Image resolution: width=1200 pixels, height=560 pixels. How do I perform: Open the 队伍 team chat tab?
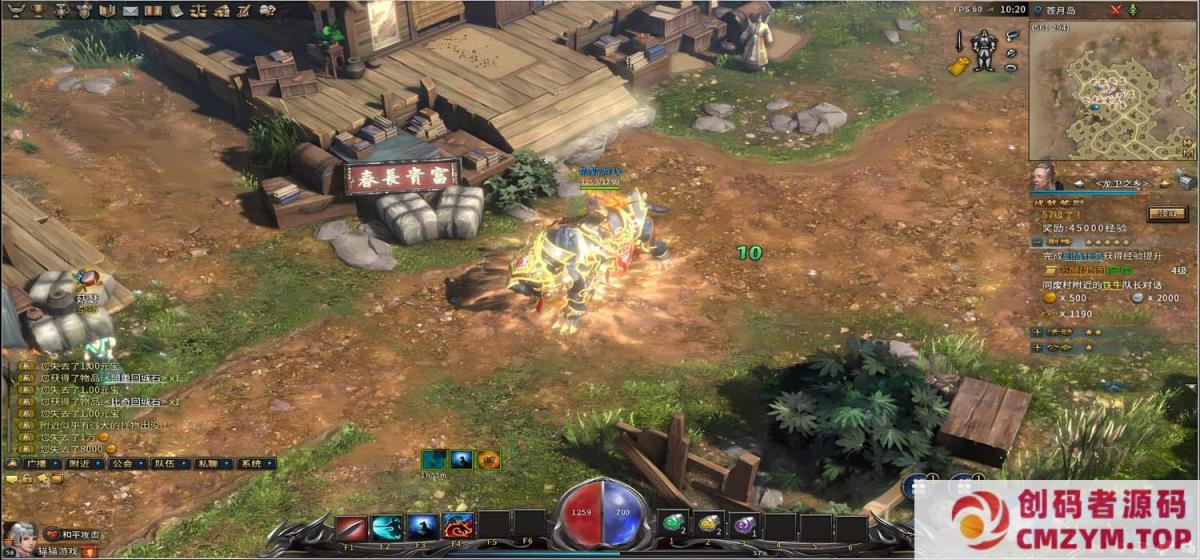pos(166,464)
